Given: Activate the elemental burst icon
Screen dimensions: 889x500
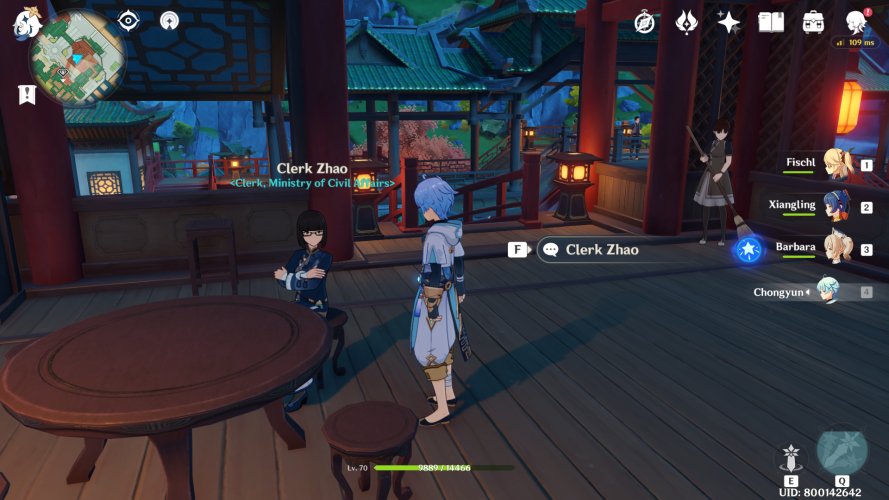Looking at the screenshot, I should [x=842, y=453].
